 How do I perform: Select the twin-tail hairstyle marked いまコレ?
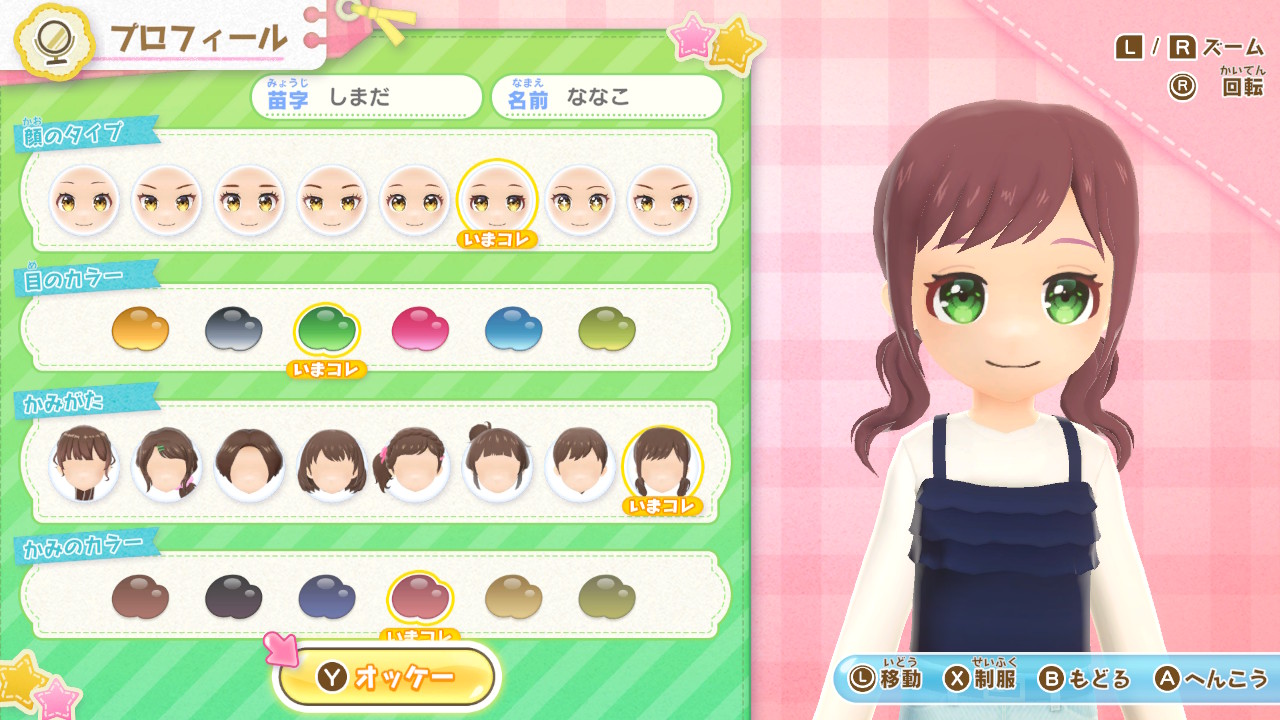[662, 464]
